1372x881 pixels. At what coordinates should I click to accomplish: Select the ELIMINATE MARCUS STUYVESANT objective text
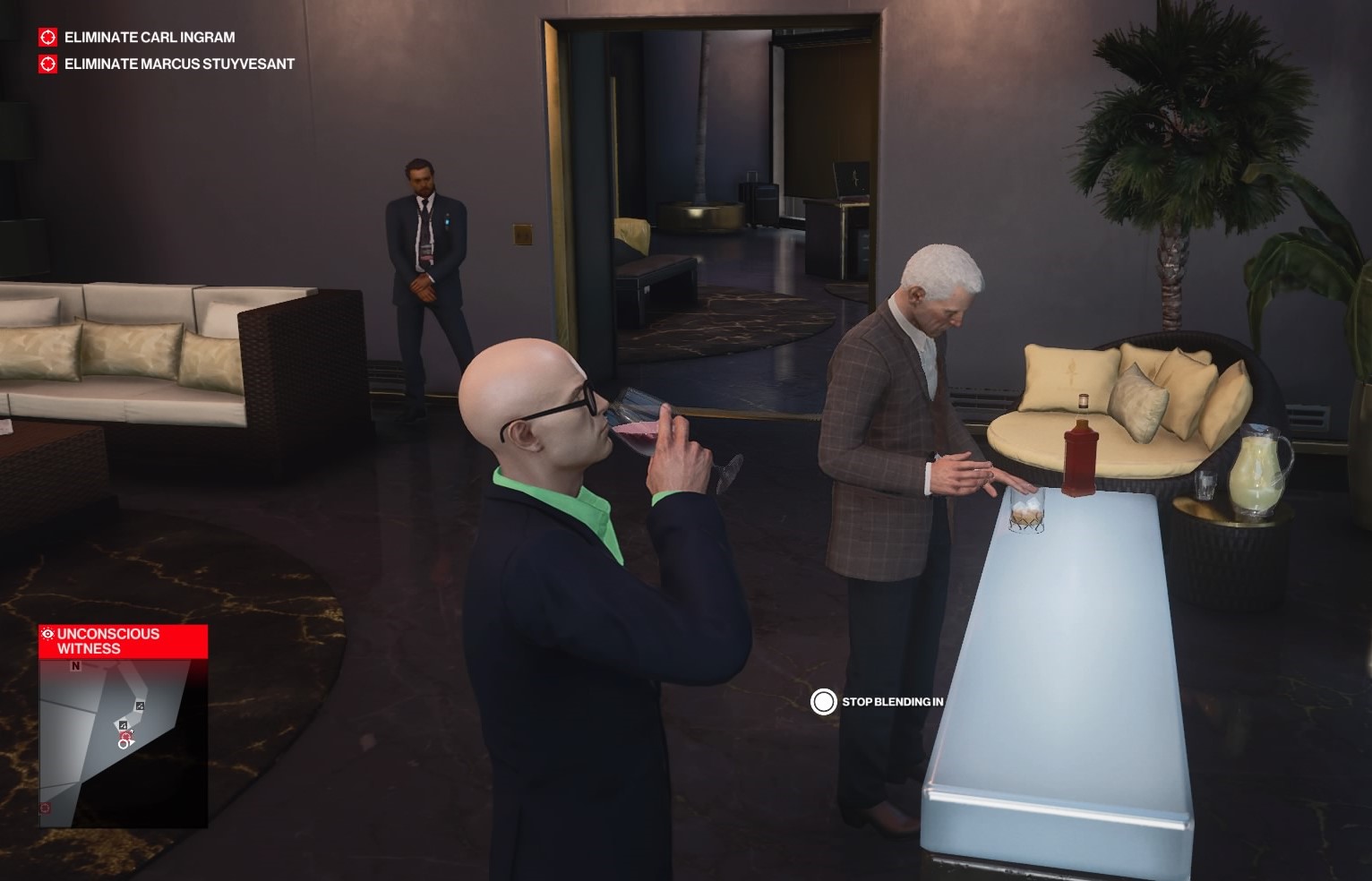[178, 64]
